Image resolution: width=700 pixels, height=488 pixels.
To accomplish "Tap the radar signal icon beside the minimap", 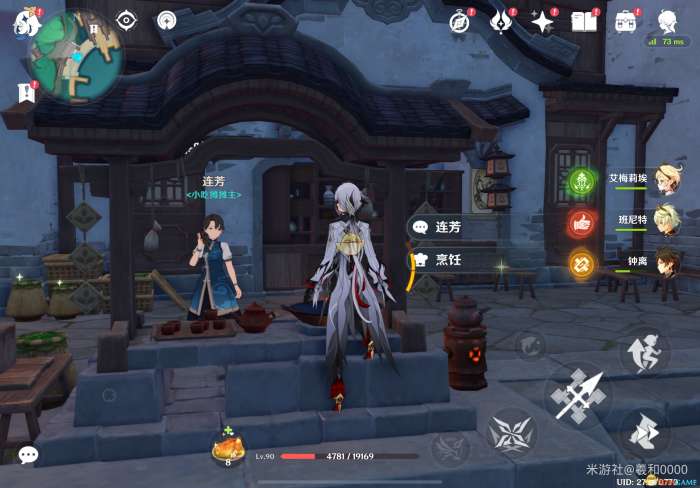I will 167,20.
